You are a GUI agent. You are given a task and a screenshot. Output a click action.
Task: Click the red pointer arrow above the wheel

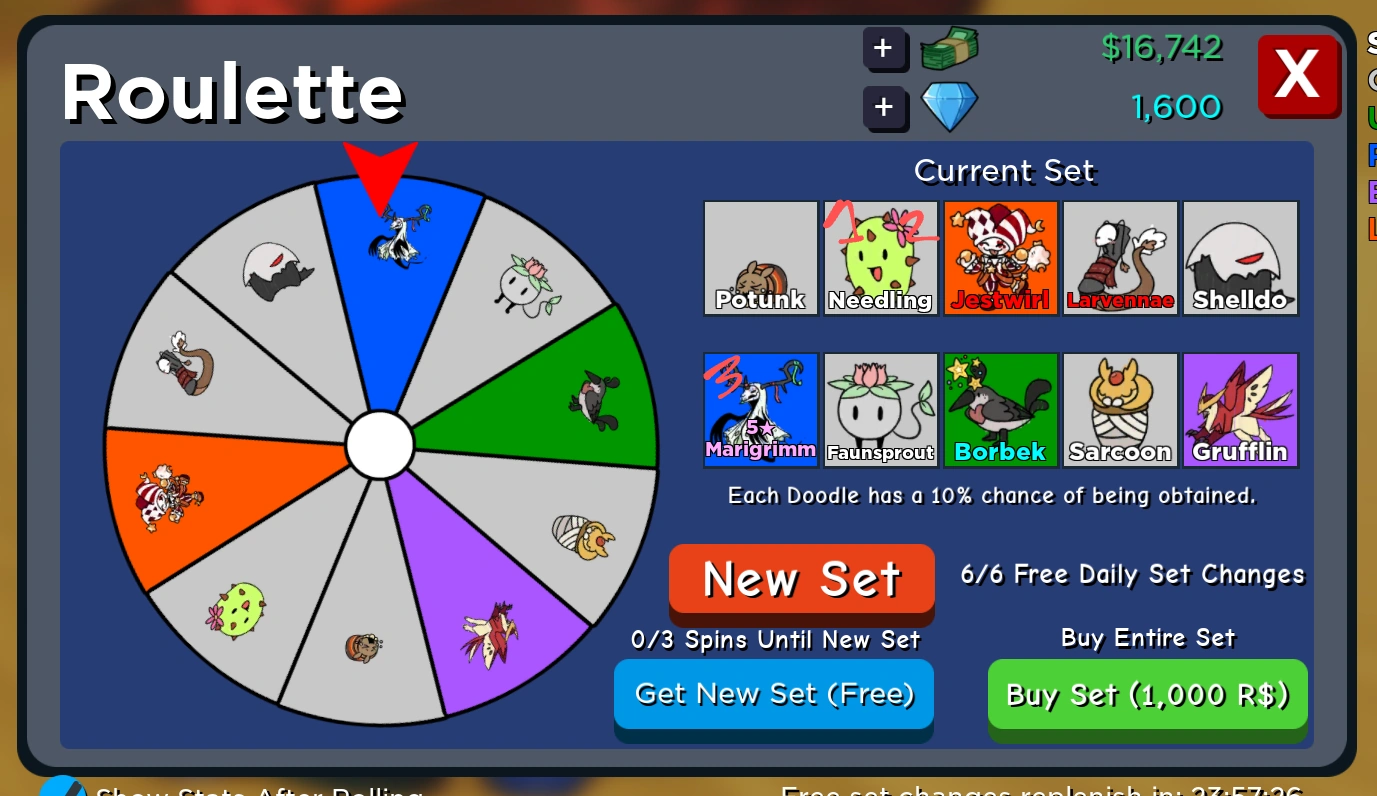pos(380,170)
